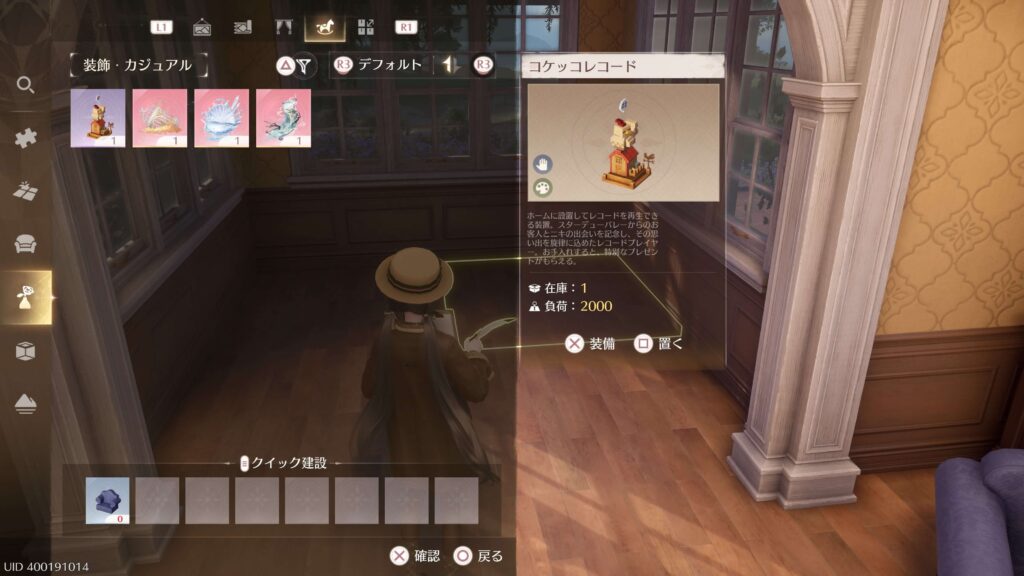
Task: Open the funnel filter options
Action: point(305,66)
